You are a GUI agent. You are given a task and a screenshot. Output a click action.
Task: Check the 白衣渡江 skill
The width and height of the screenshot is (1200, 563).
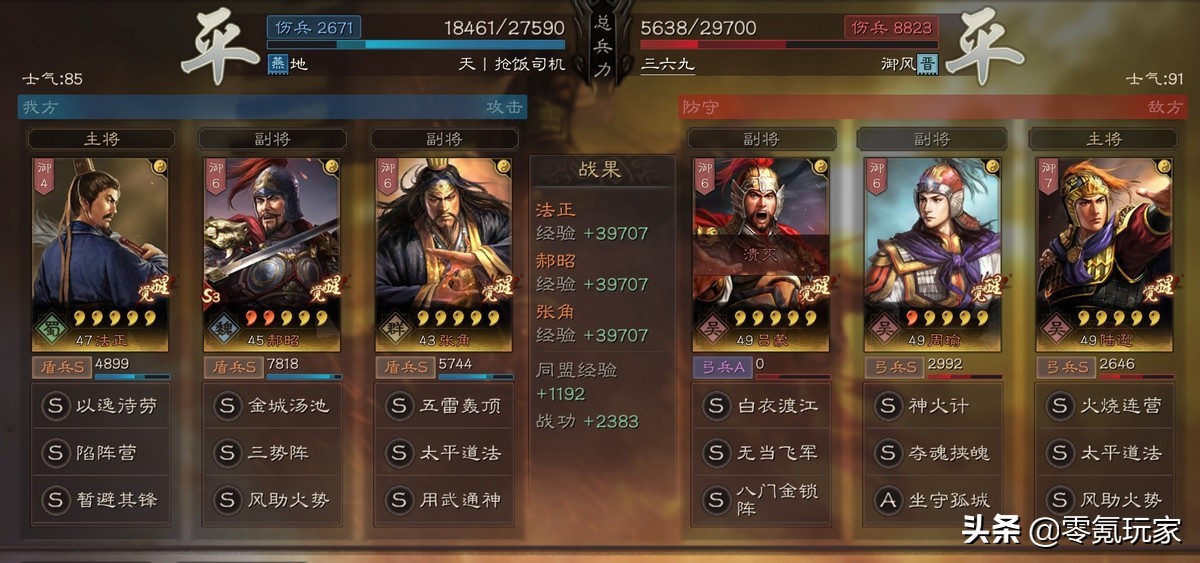(760, 406)
